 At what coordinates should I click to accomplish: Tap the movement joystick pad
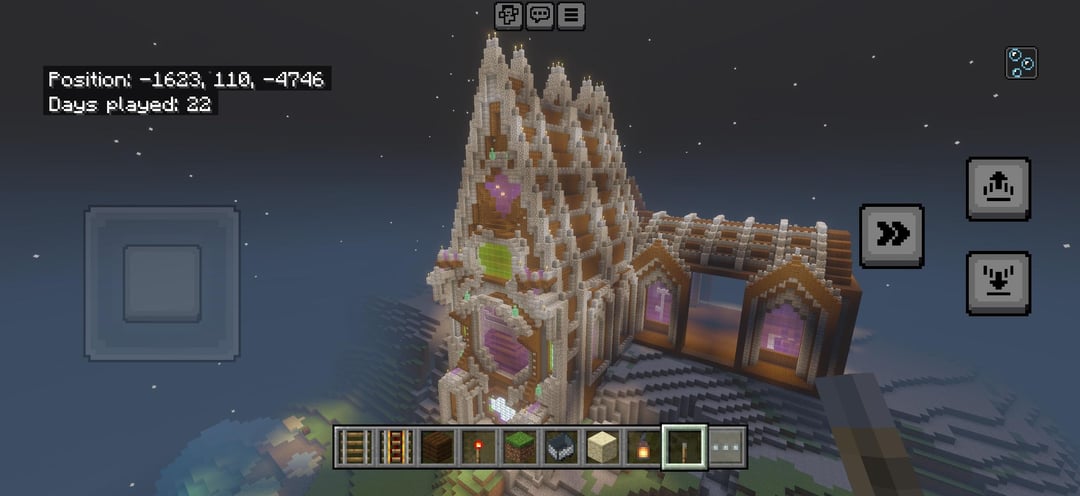[162, 283]
